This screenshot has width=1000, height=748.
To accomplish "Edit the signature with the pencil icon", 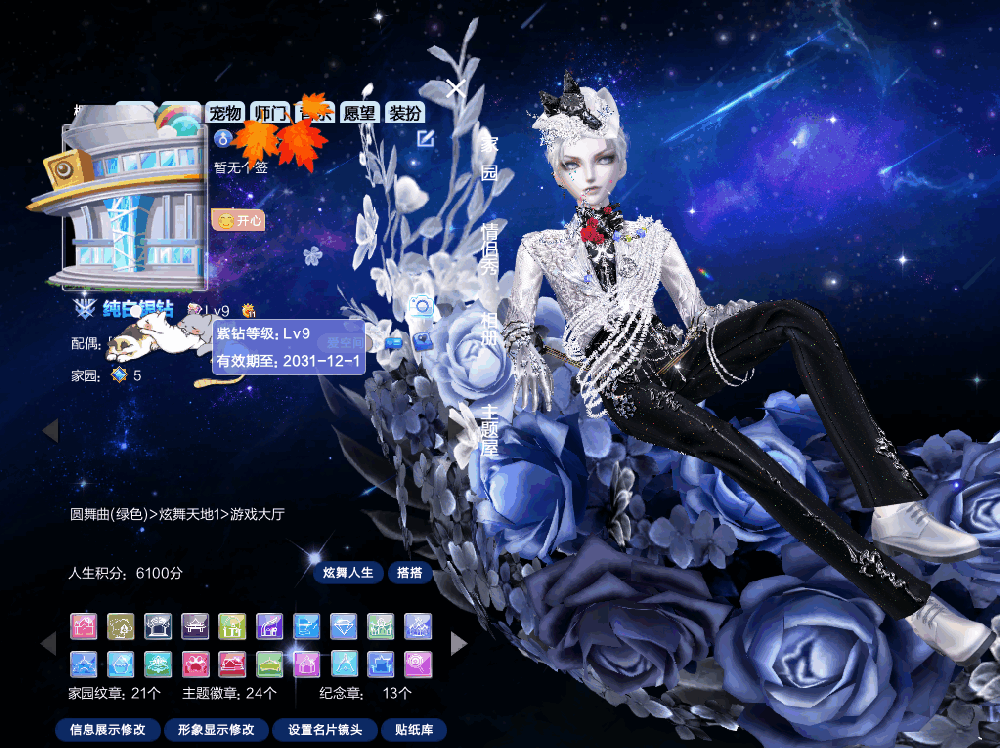I will 426,138.
